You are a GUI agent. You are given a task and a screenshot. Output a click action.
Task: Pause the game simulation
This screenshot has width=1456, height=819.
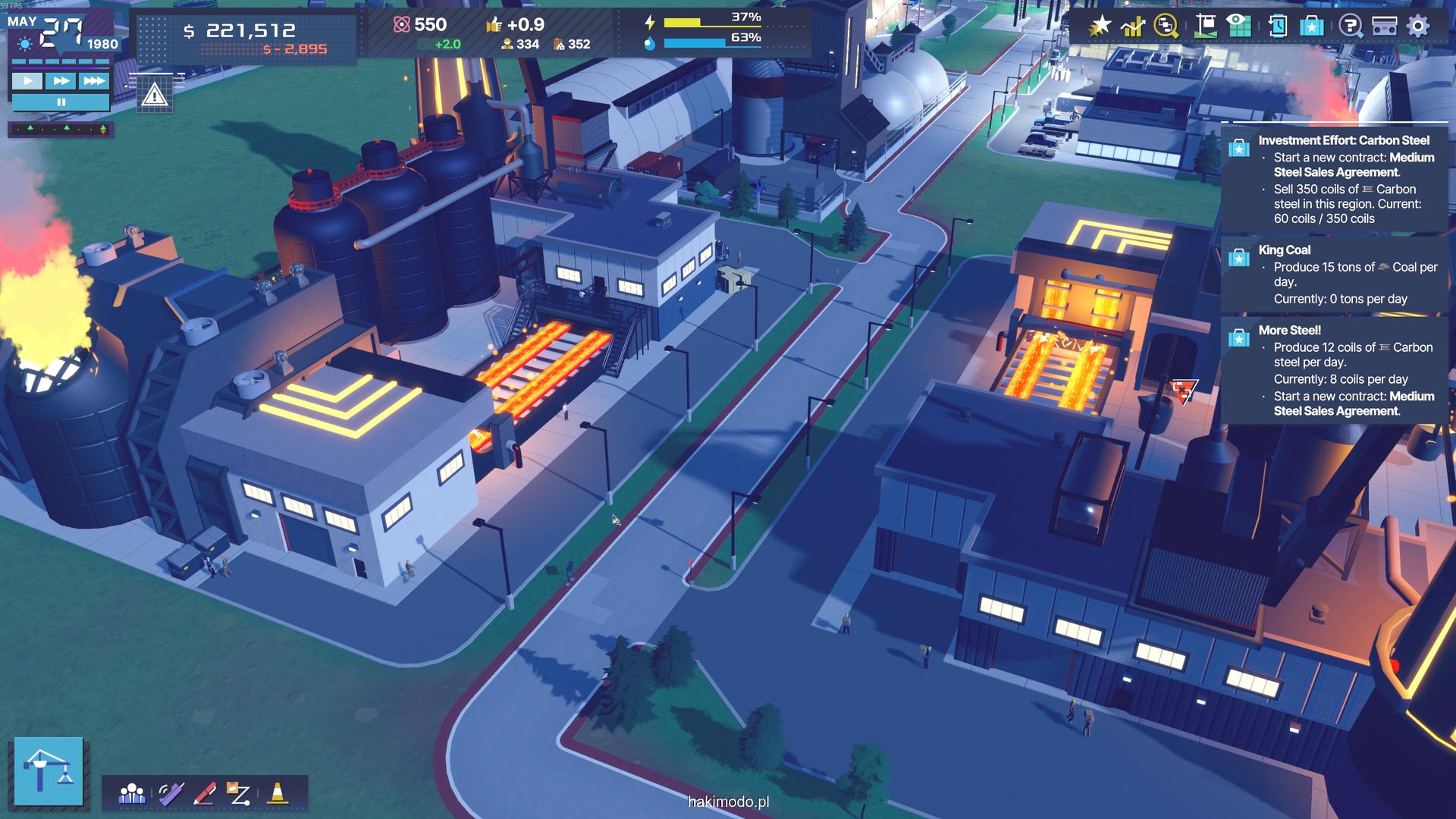(61, 102)
